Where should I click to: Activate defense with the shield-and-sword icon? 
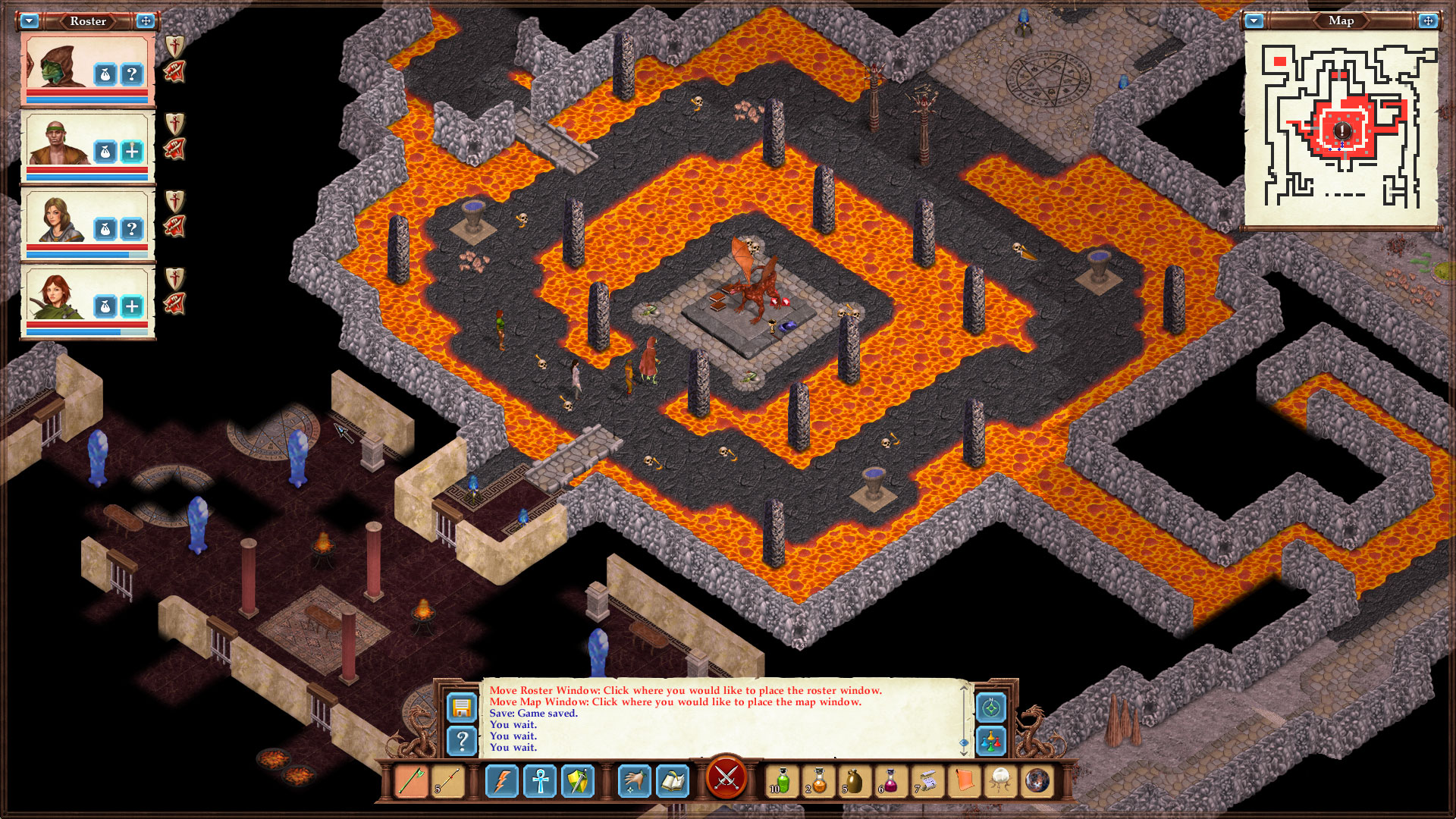click(x=579, y=781)
